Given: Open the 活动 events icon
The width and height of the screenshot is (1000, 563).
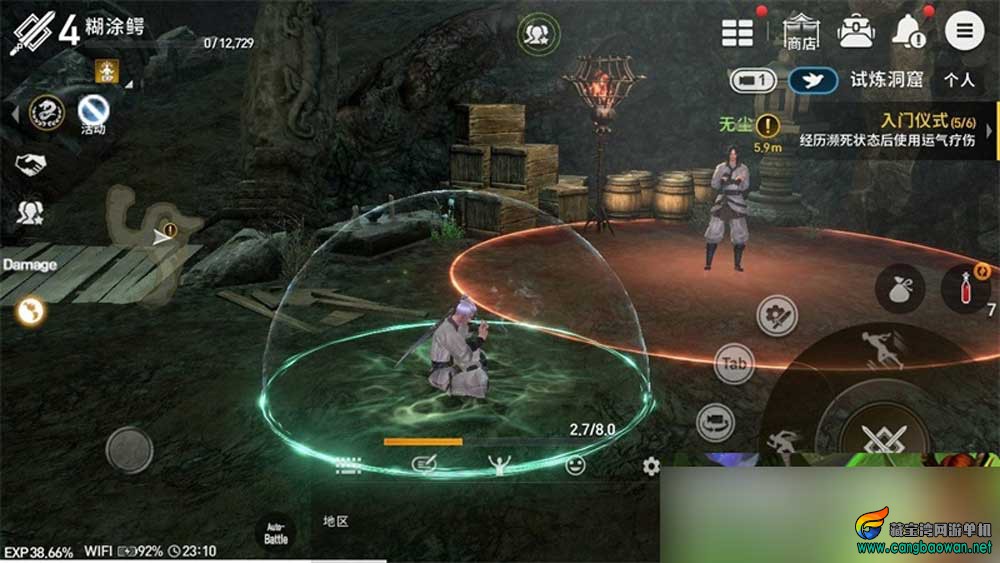Looking at the screenshot, I should pos(93,110).
